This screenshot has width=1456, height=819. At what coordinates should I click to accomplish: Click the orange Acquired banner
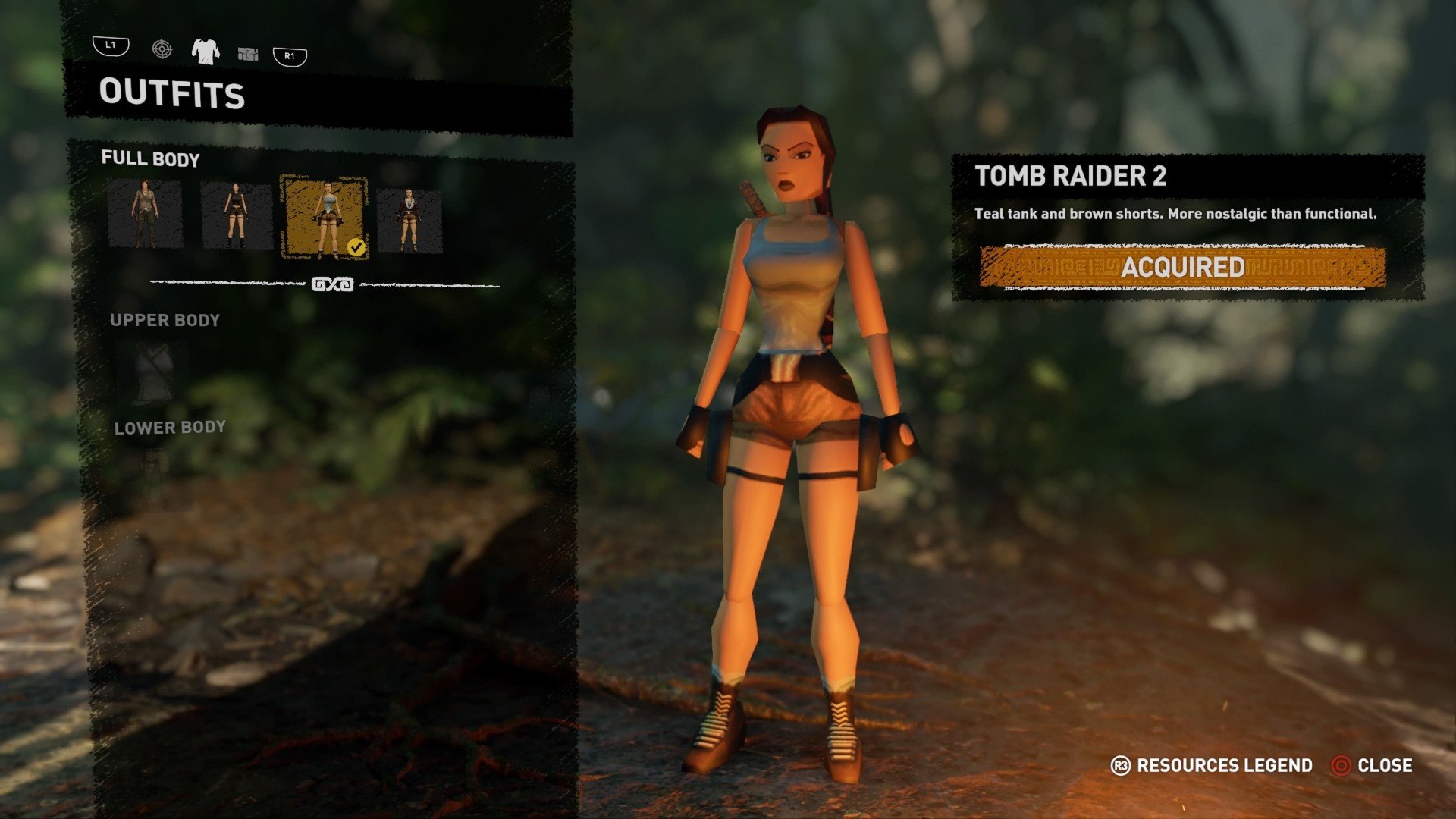[1182, 267]
